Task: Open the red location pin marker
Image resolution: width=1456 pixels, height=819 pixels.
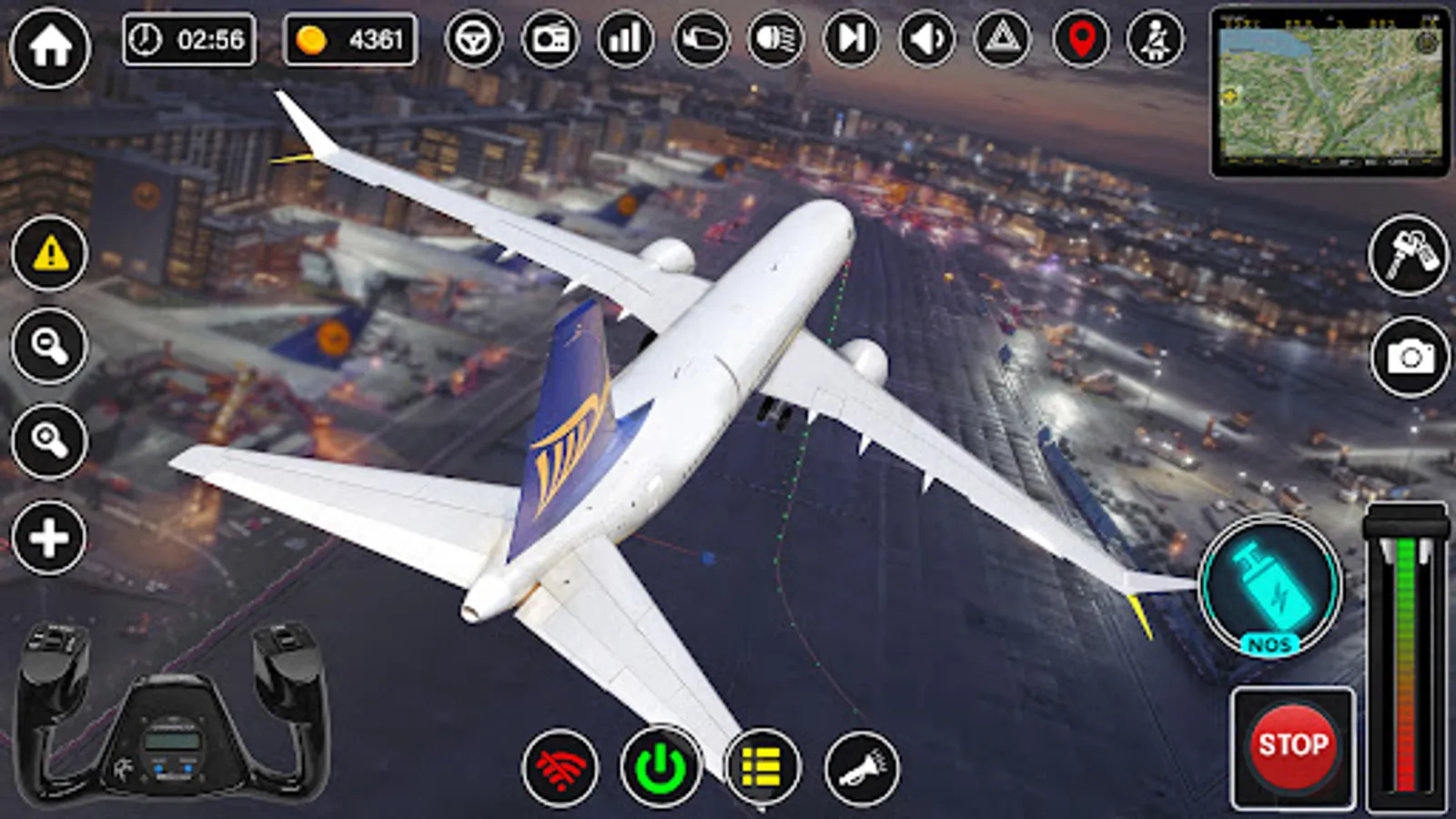Action: pyautogui.click(x=1077, y=37)
